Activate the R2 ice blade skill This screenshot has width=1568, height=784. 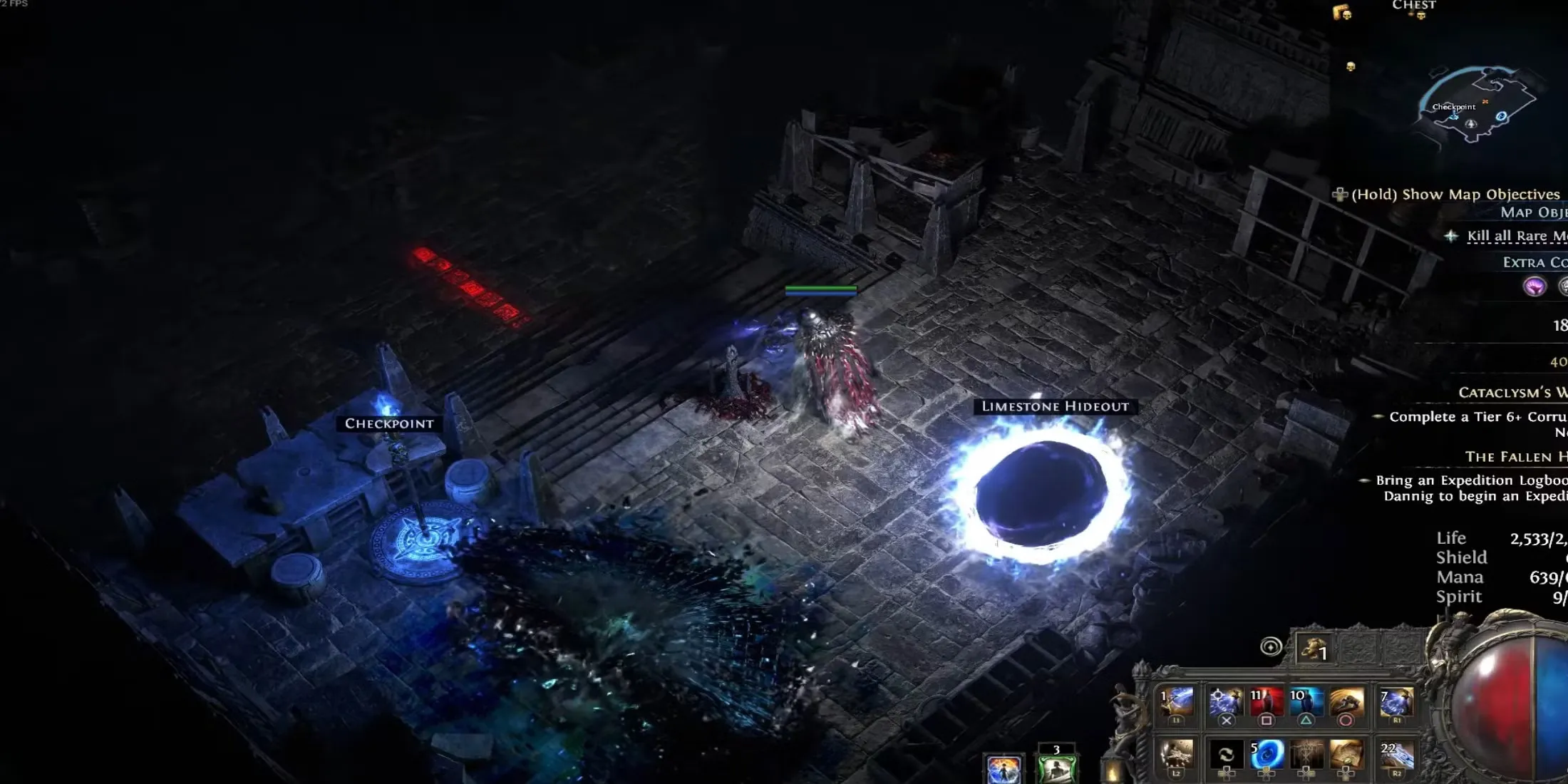point(1396,755)
